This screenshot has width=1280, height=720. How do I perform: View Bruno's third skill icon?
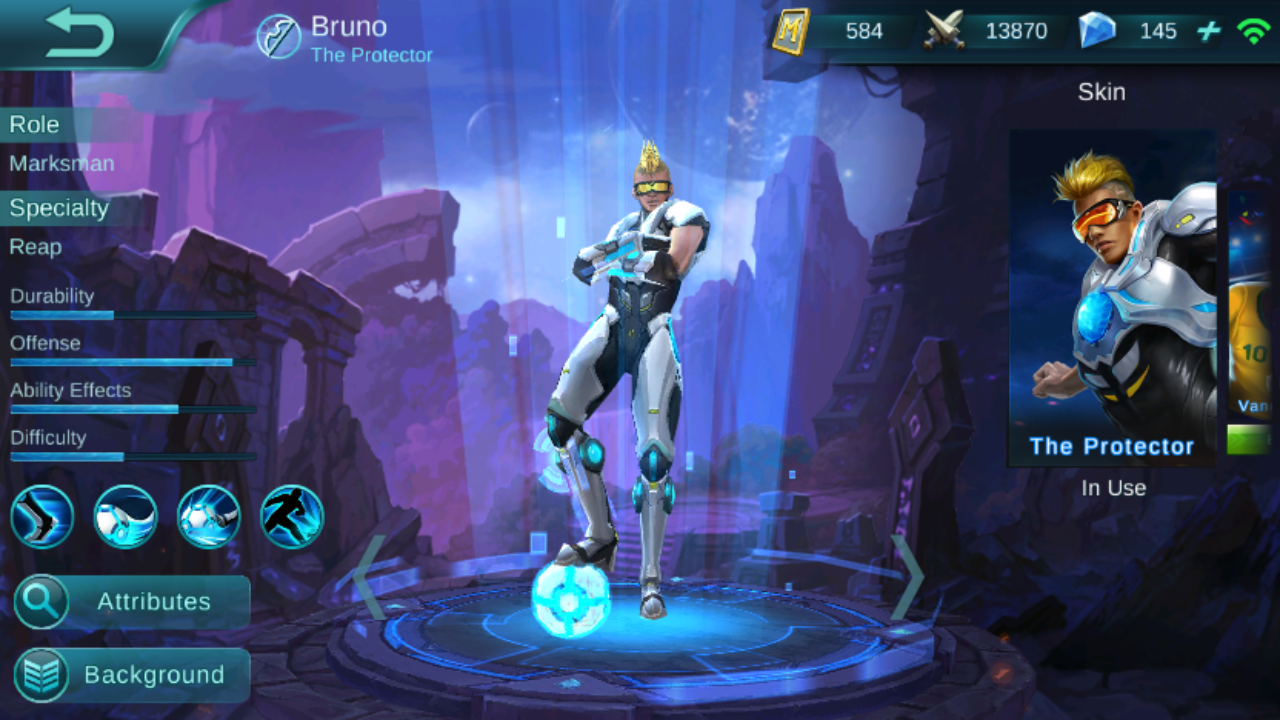click(x=208, y=516)
